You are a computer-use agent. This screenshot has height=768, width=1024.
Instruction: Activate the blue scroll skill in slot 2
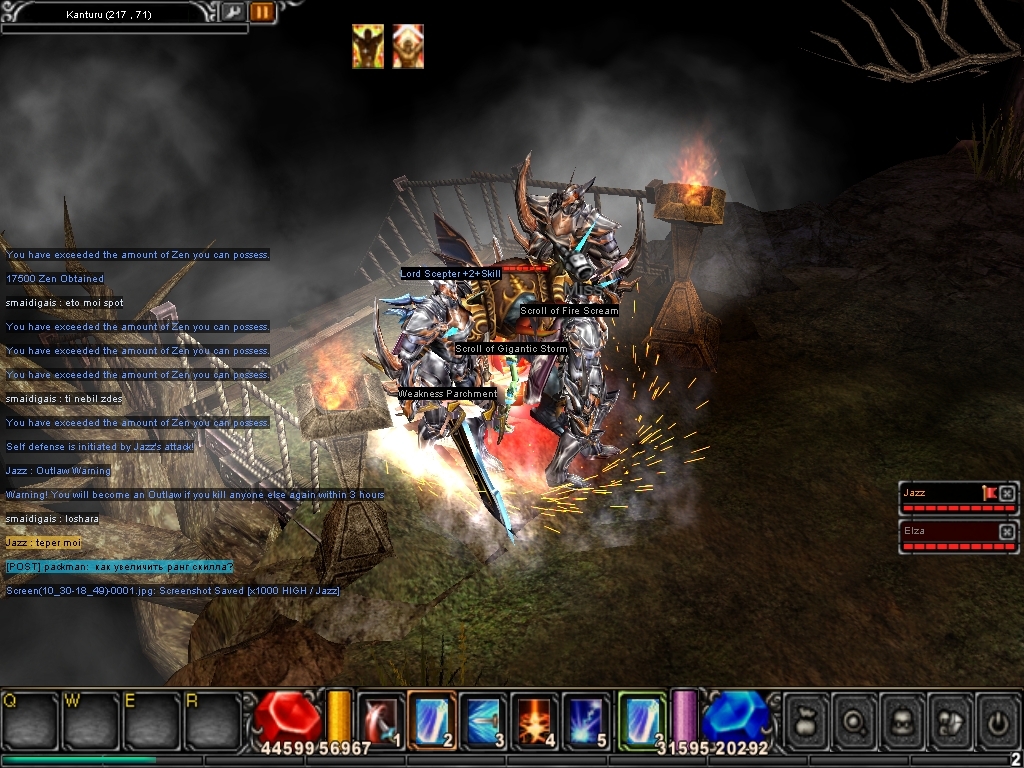(x=432, y=718)
